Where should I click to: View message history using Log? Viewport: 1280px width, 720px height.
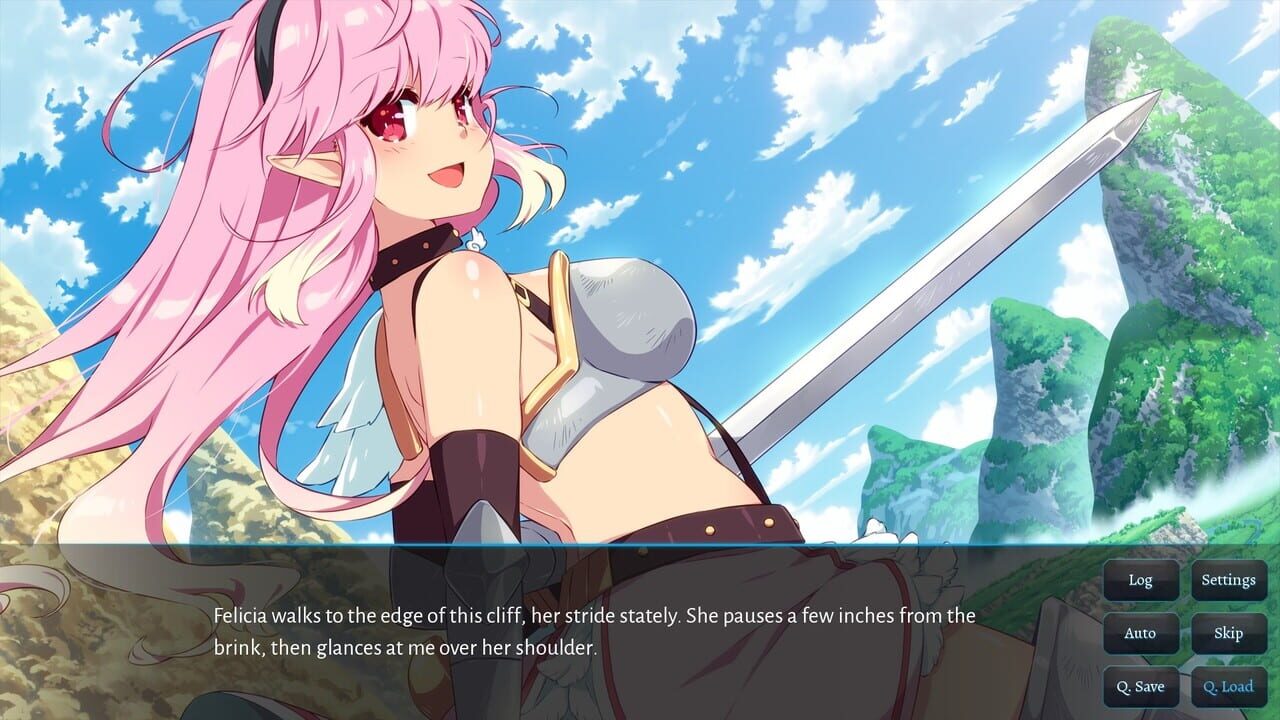(1141, 579)
